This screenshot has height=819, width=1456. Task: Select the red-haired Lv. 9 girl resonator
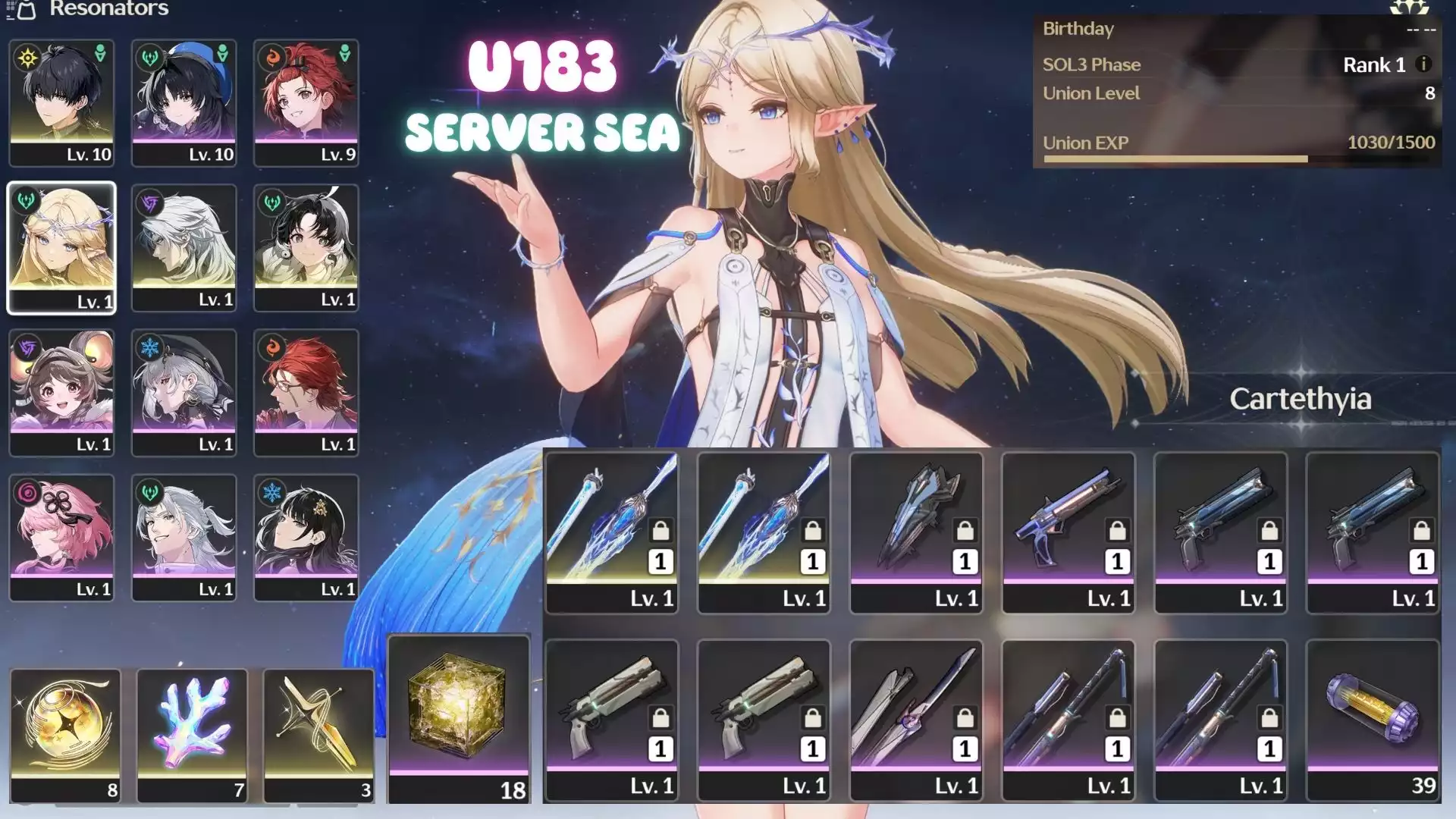[306, 102]
